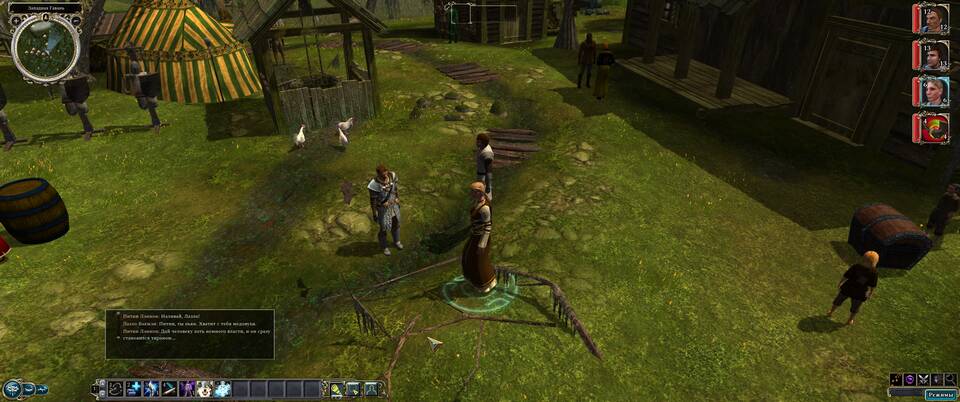The width and height of the screenshot is (960, 402).
Task: Click the round emblem button bottom-left
Action: pyautogui.click(x=12, y=389)
